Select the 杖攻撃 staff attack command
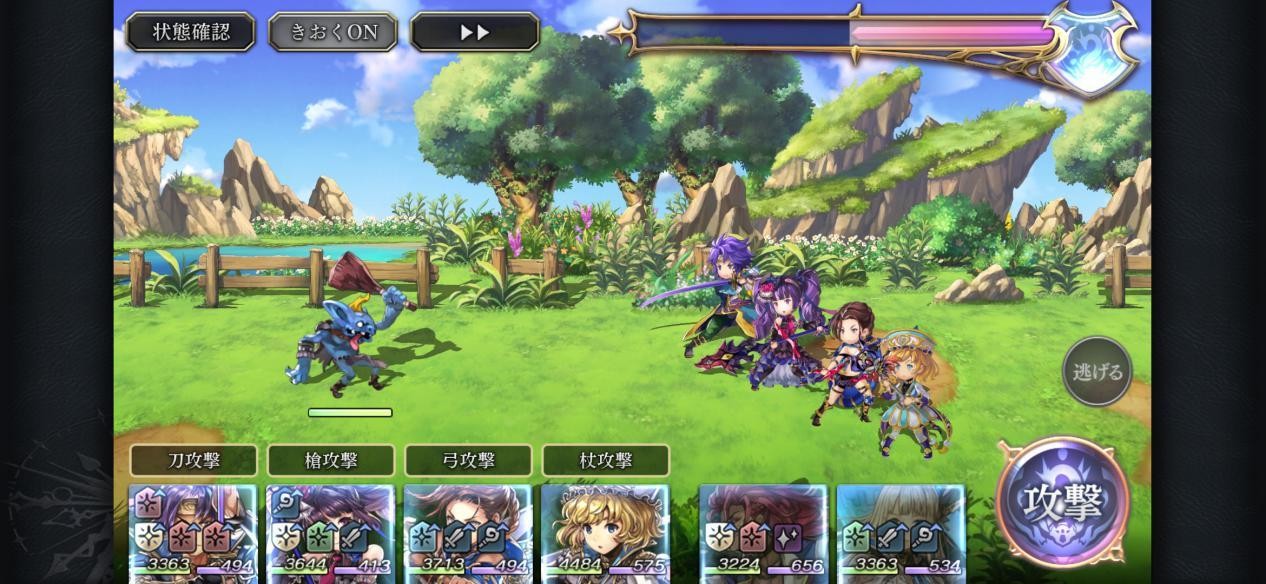The width and height of the screenshot is (1266, 584). (605, 460)
